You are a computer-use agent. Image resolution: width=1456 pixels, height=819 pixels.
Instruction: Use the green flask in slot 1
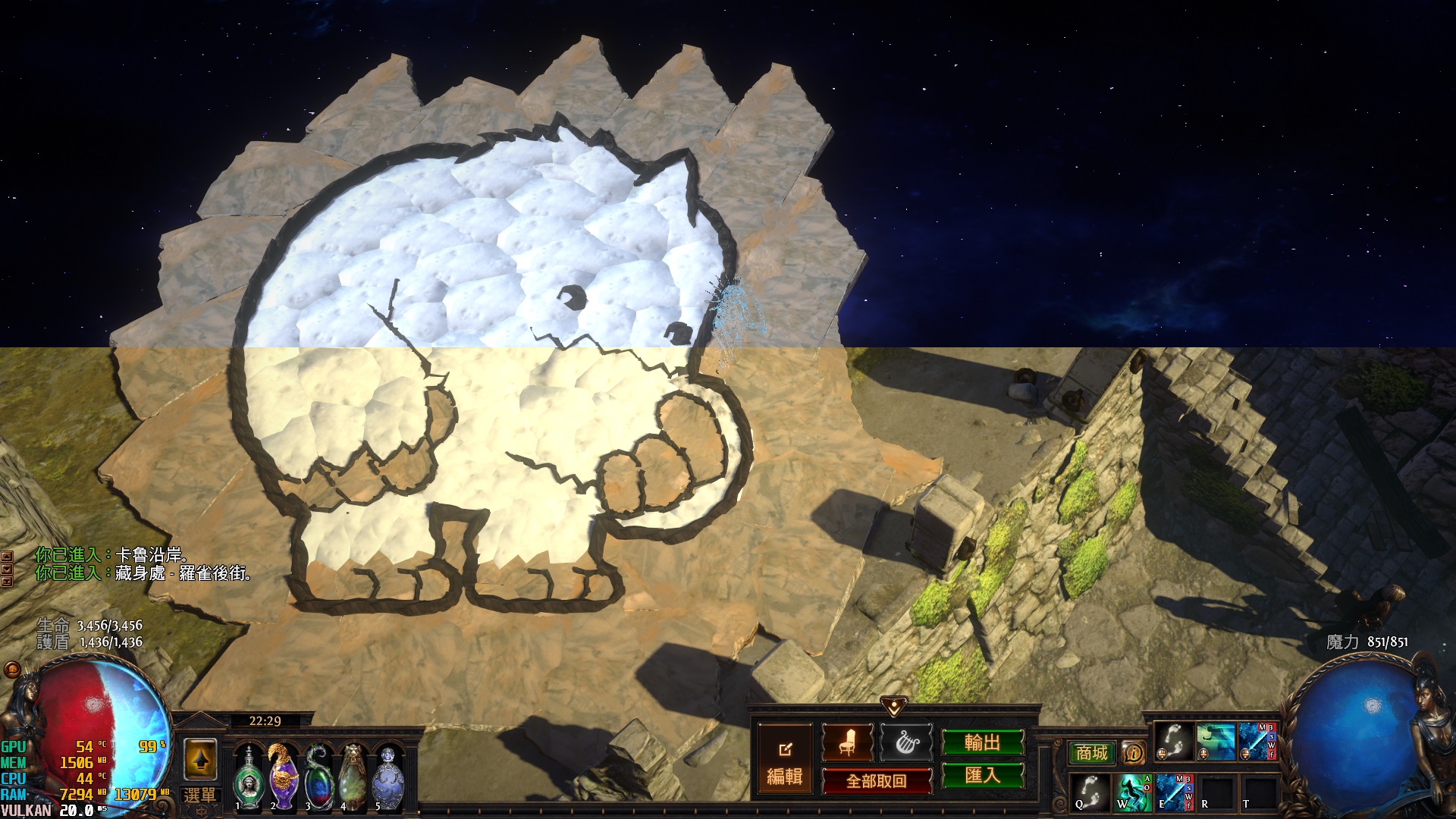pos(248,777)
